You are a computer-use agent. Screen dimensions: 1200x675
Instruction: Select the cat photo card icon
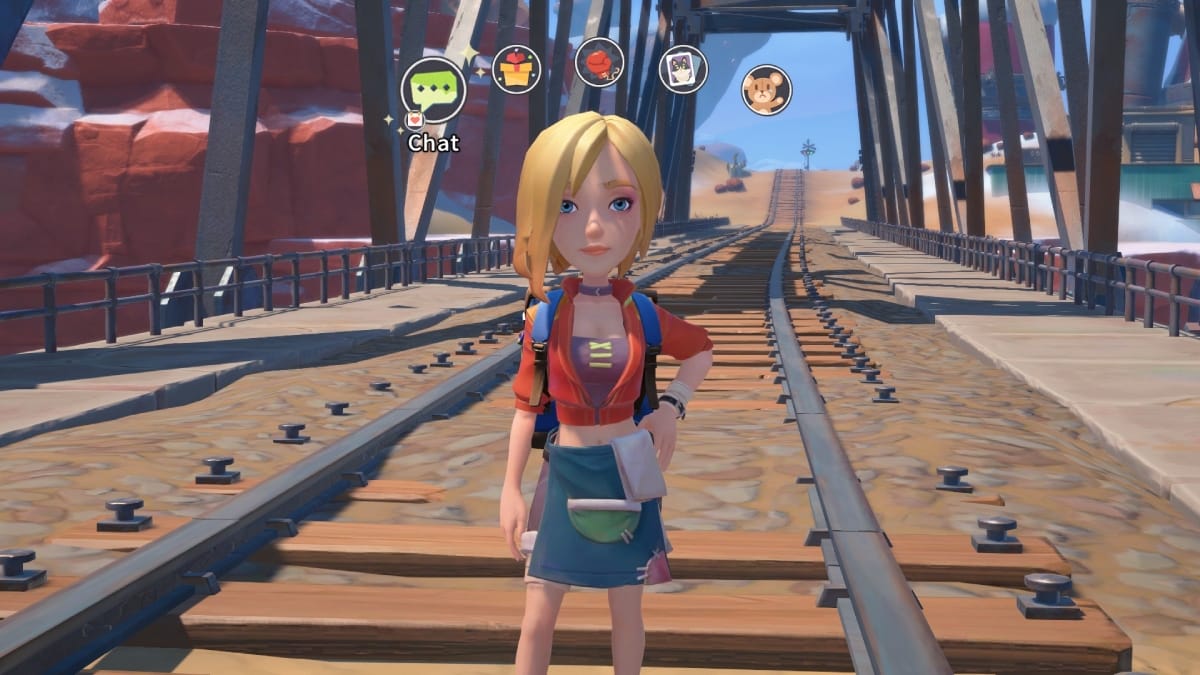(x=683, y=69)
